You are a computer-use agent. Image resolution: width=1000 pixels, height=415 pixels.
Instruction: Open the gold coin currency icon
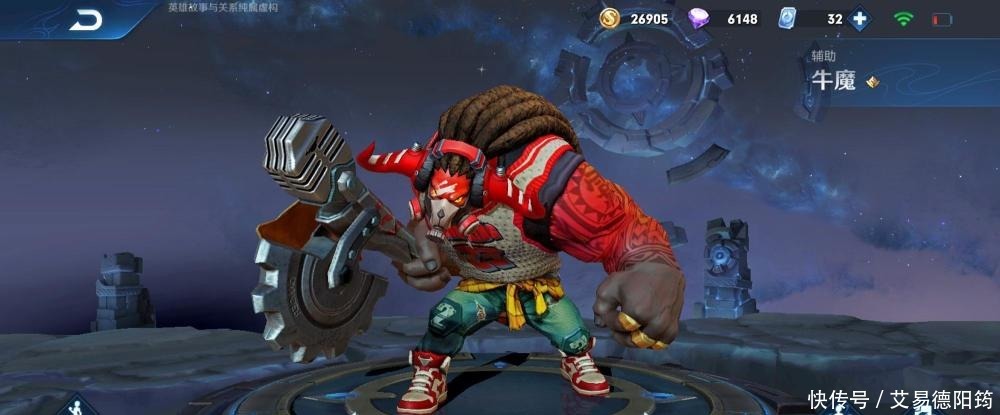pos(610,18)
